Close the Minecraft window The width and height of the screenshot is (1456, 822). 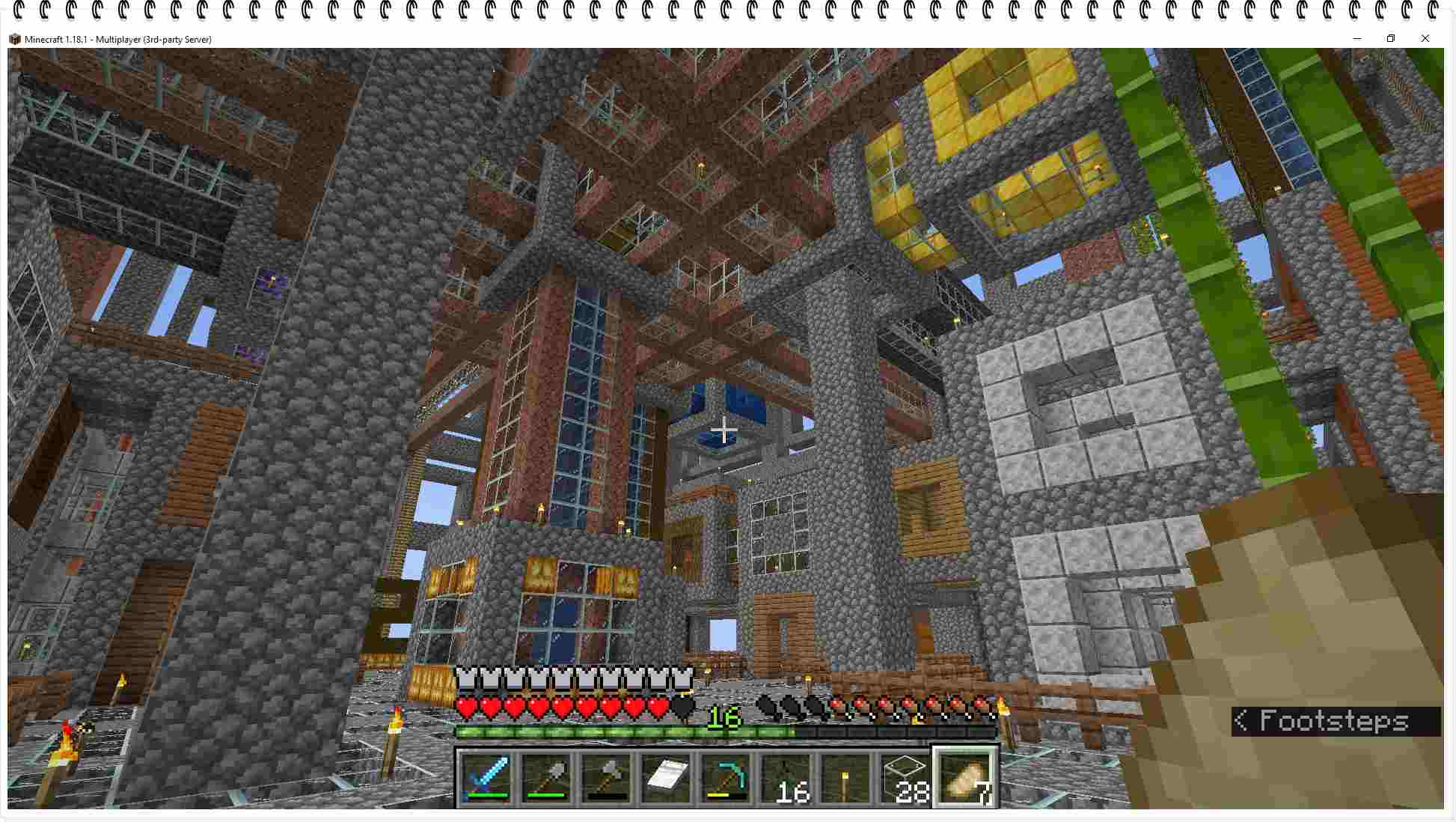pos(1425,39)
